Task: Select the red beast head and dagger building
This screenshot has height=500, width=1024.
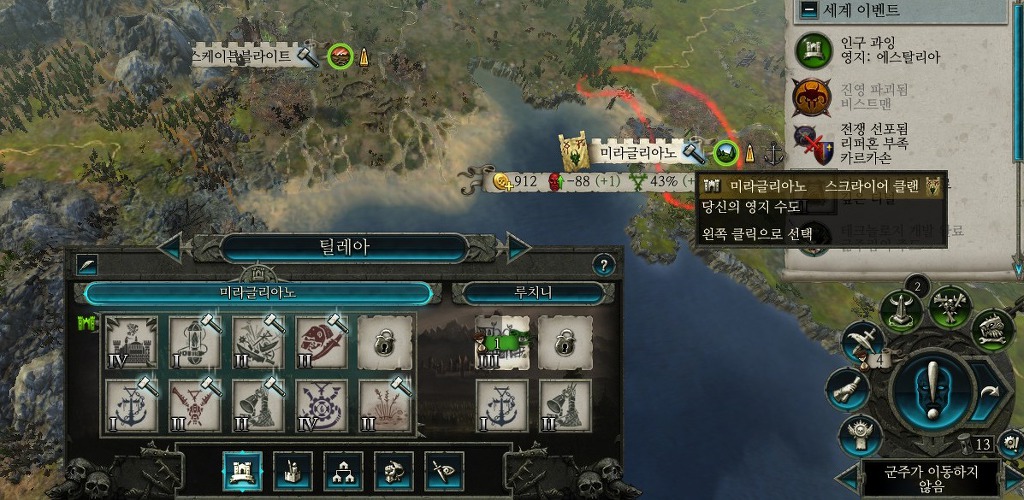Action: point(322,341)
